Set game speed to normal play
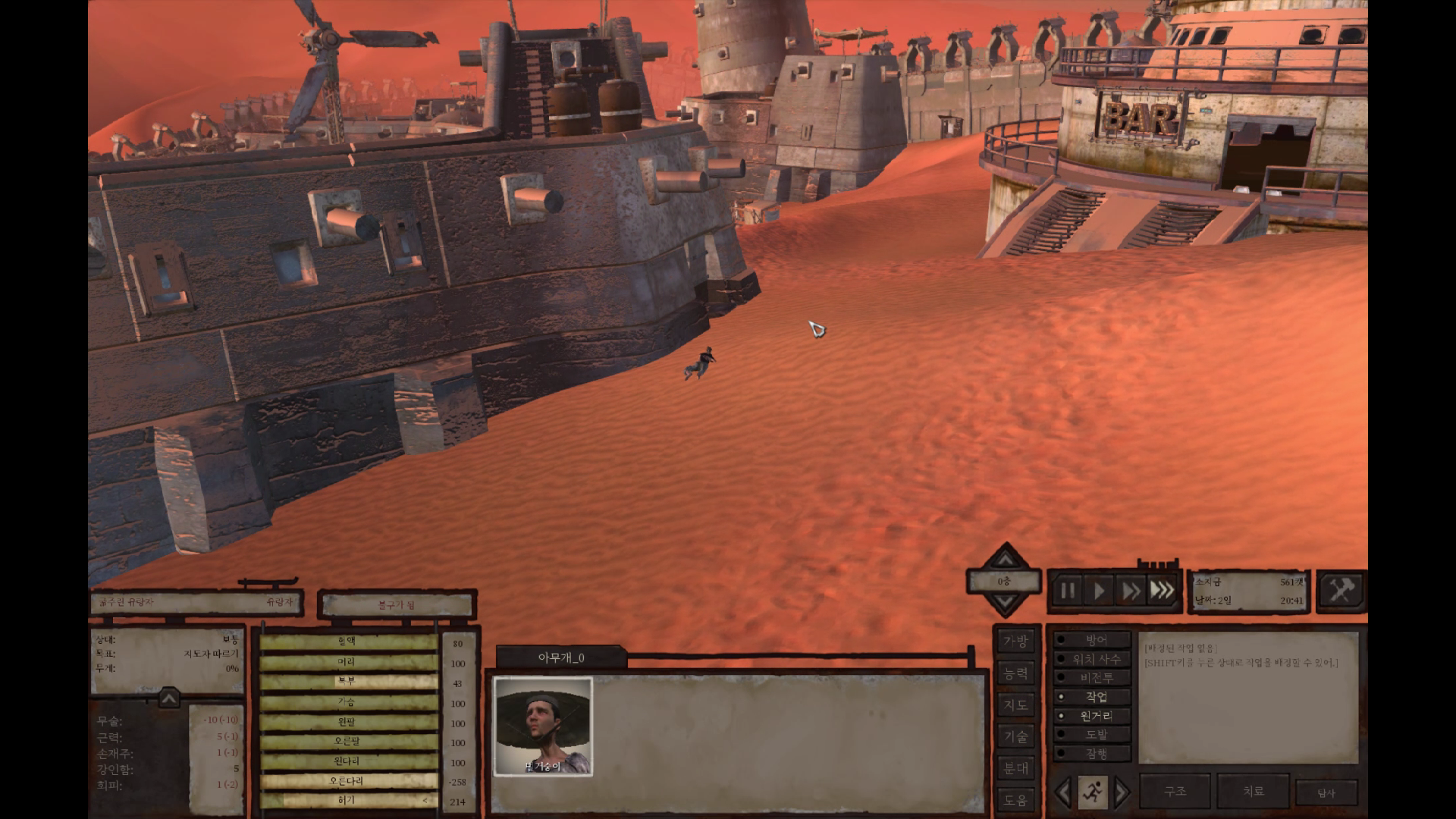Screen dimensions: 1456x819 [1099, 591]
